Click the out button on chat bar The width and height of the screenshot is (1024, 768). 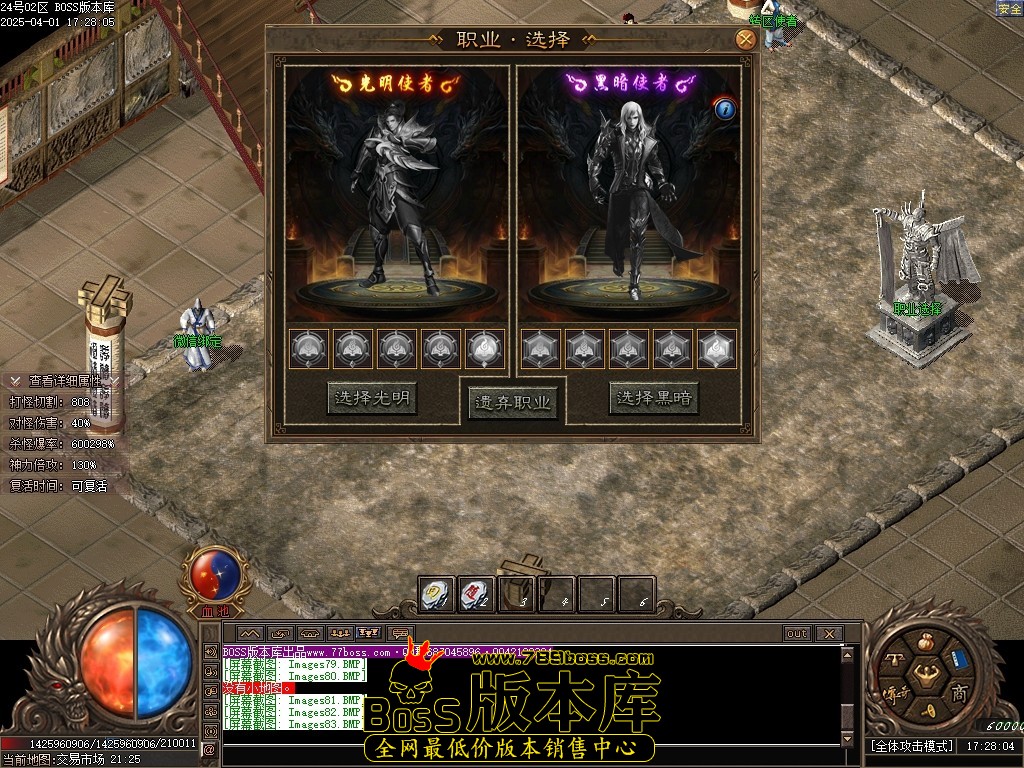tap(797, 633)
